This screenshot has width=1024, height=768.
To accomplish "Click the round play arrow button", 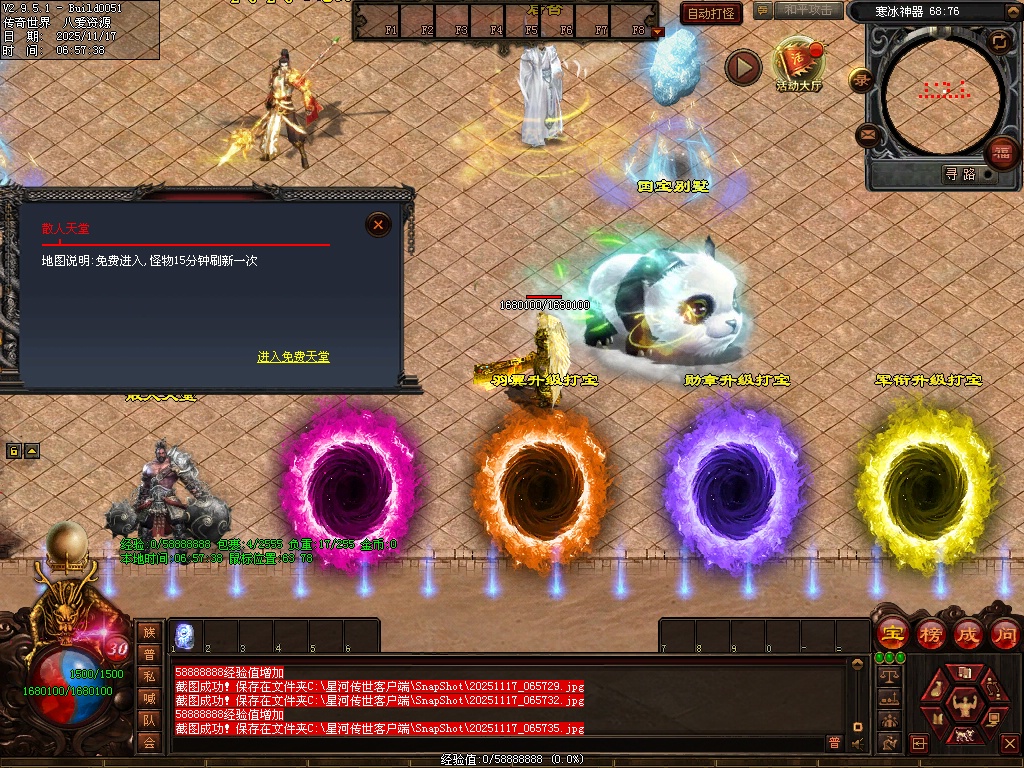I will click(x=743, y=67).
